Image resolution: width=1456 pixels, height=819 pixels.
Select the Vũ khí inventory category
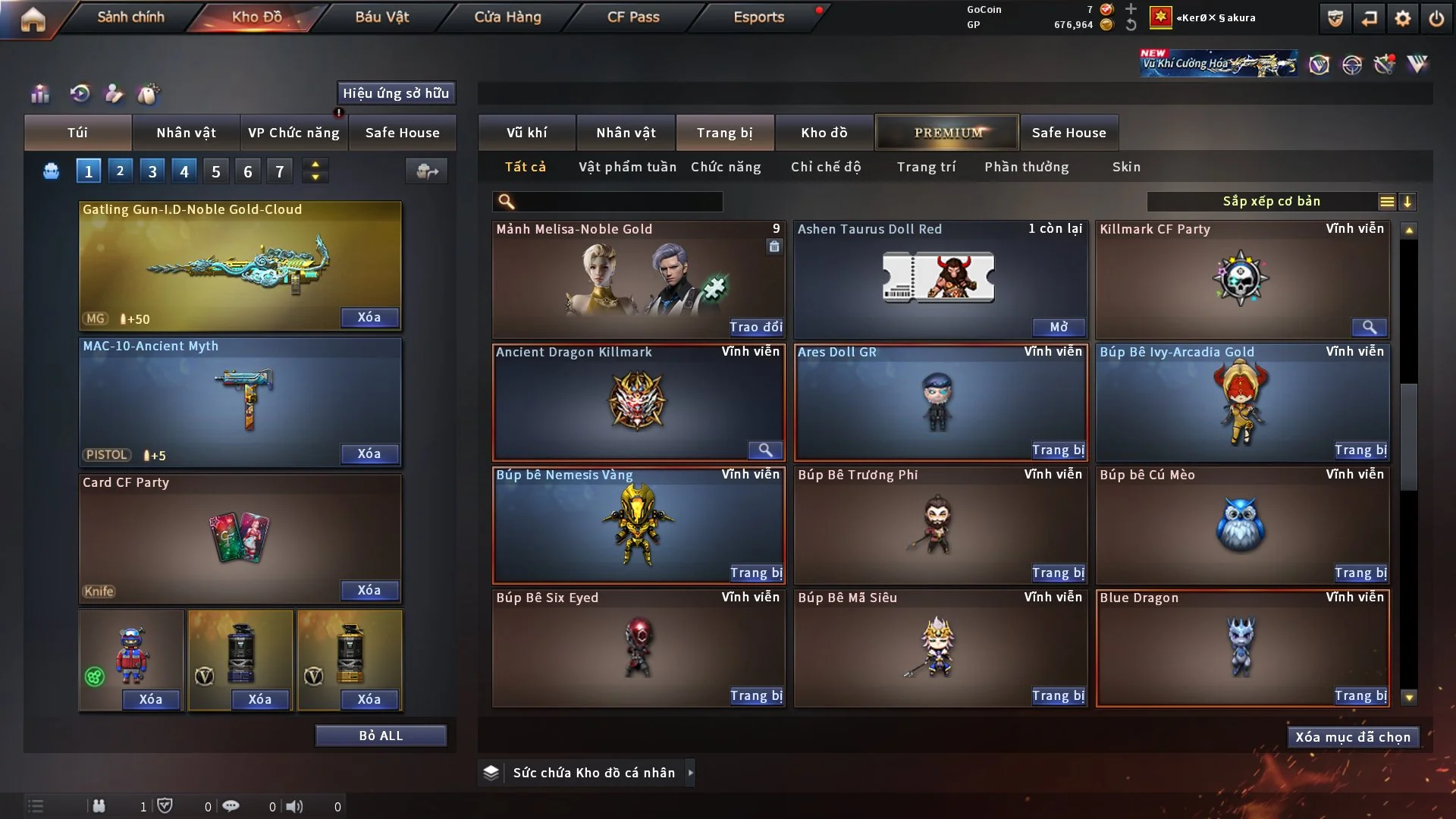(526, 133)
